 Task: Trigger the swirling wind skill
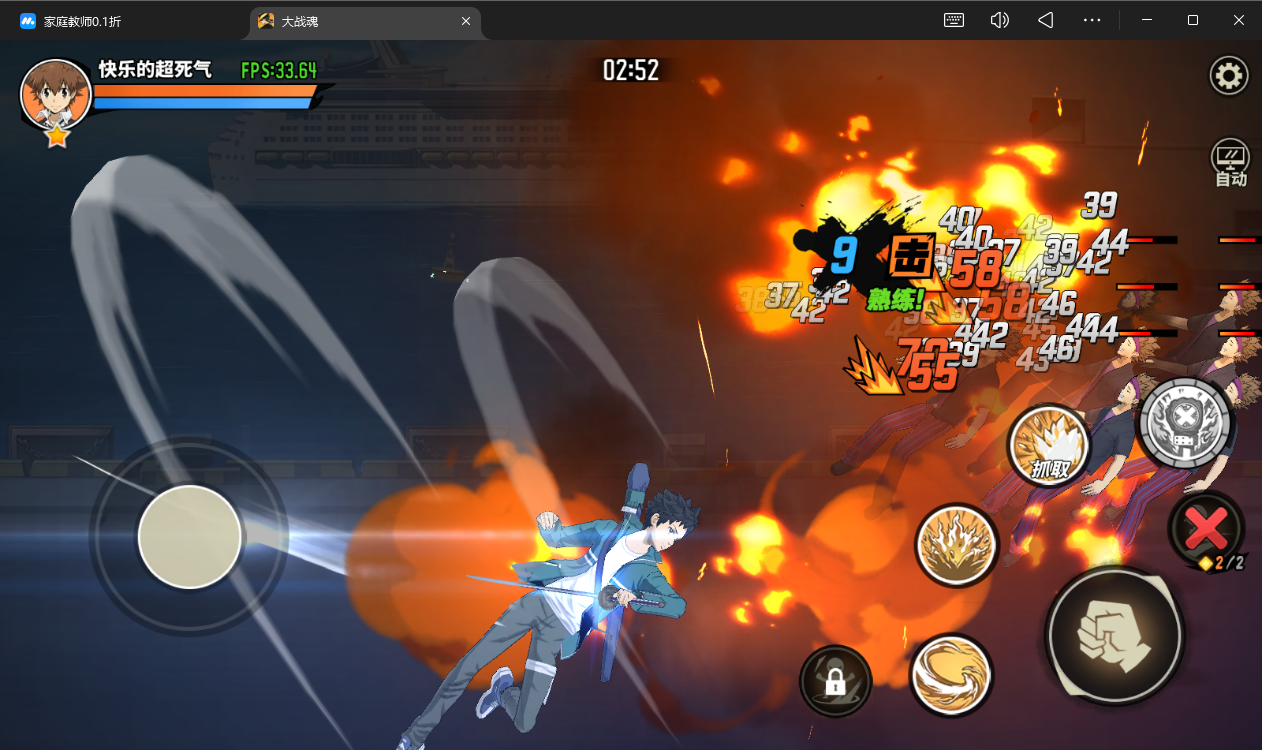tap(950, 675)
